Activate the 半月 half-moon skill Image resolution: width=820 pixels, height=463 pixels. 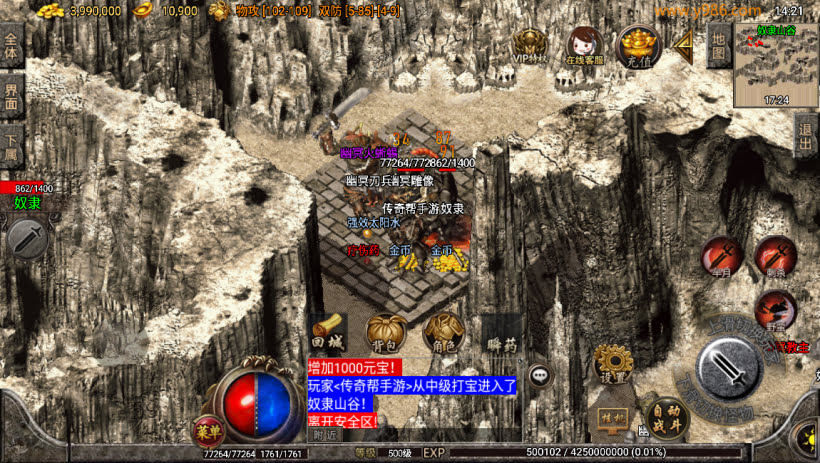coord(720,256)
